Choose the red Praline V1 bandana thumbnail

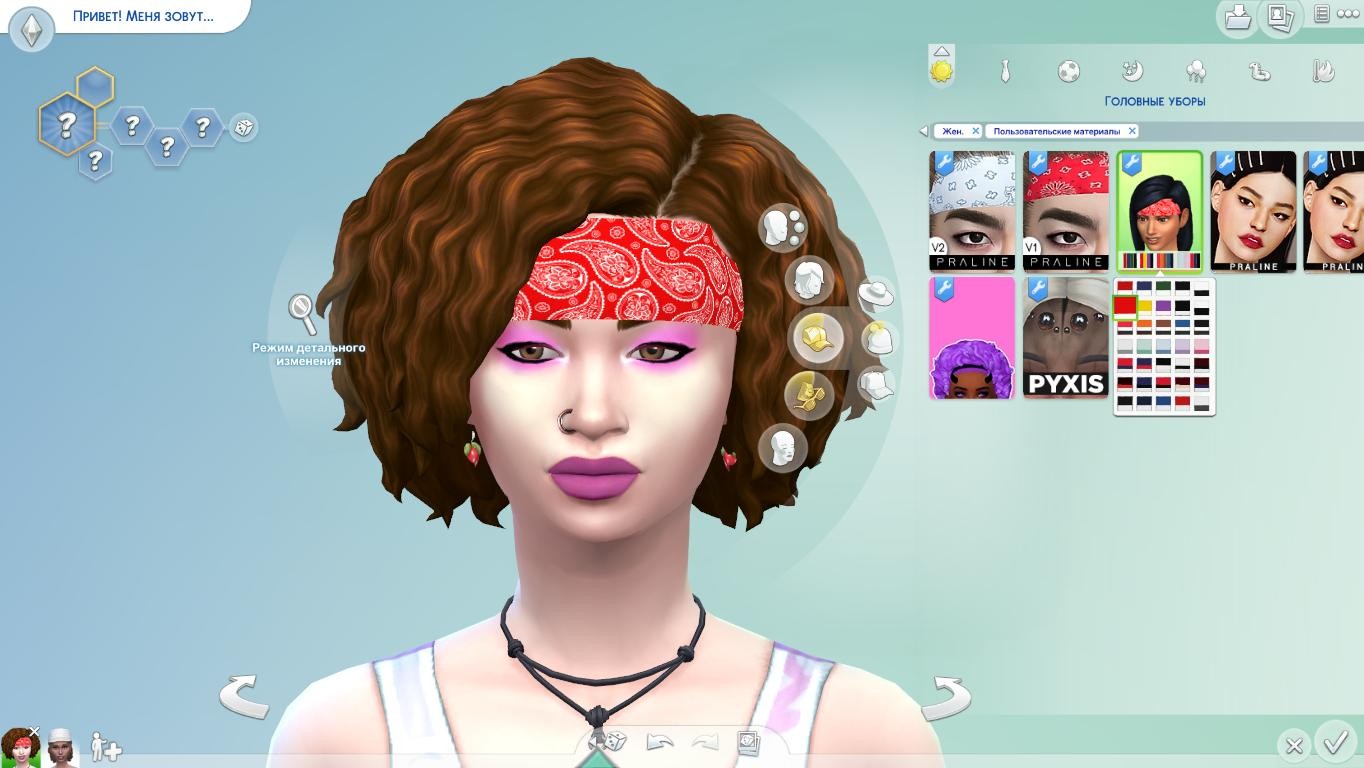[x=1065, y=211]
